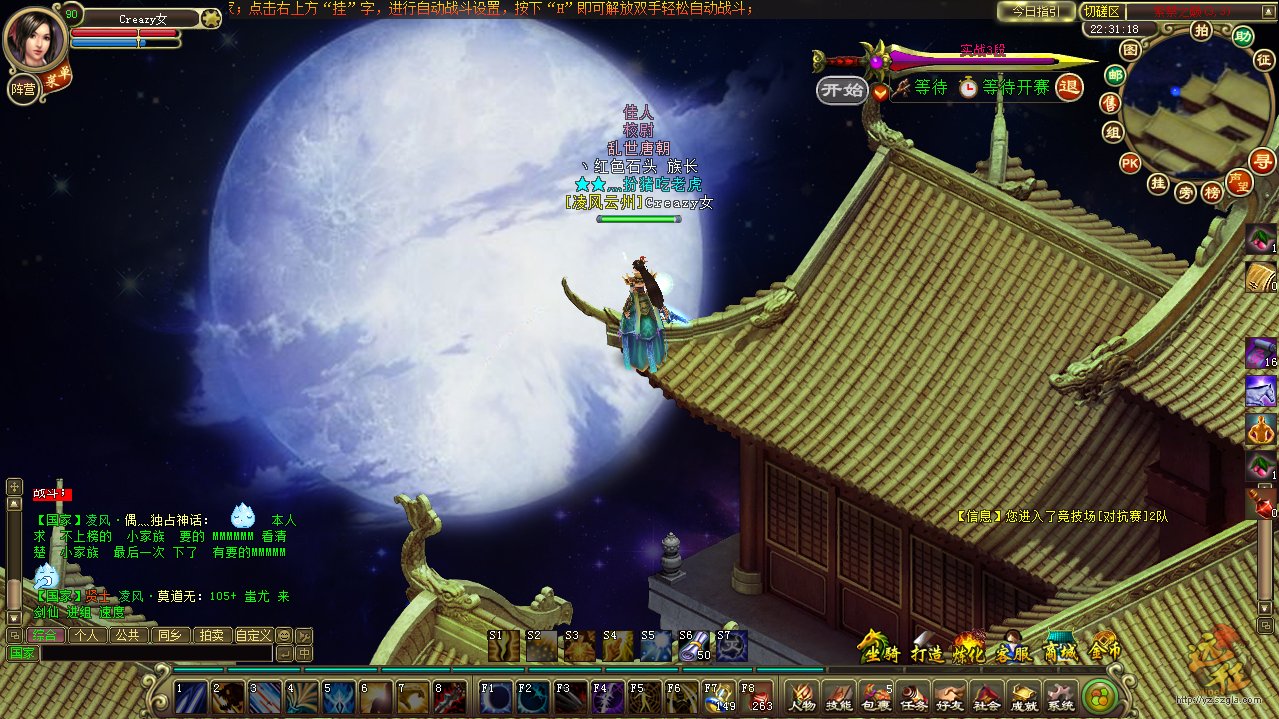Click the 开始 (start) match button
The height and width of the screenshot is (719, 1279).
point(841,90)
